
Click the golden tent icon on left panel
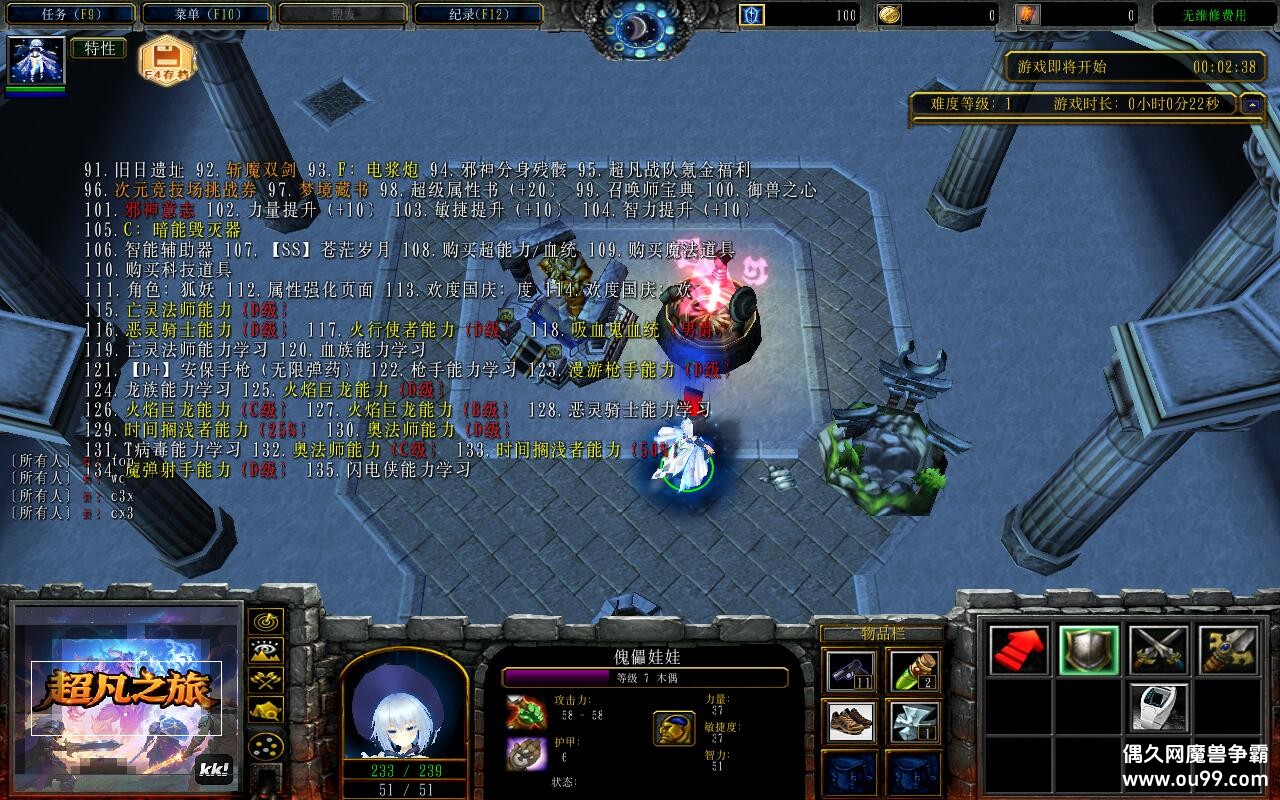coord(266,711)
